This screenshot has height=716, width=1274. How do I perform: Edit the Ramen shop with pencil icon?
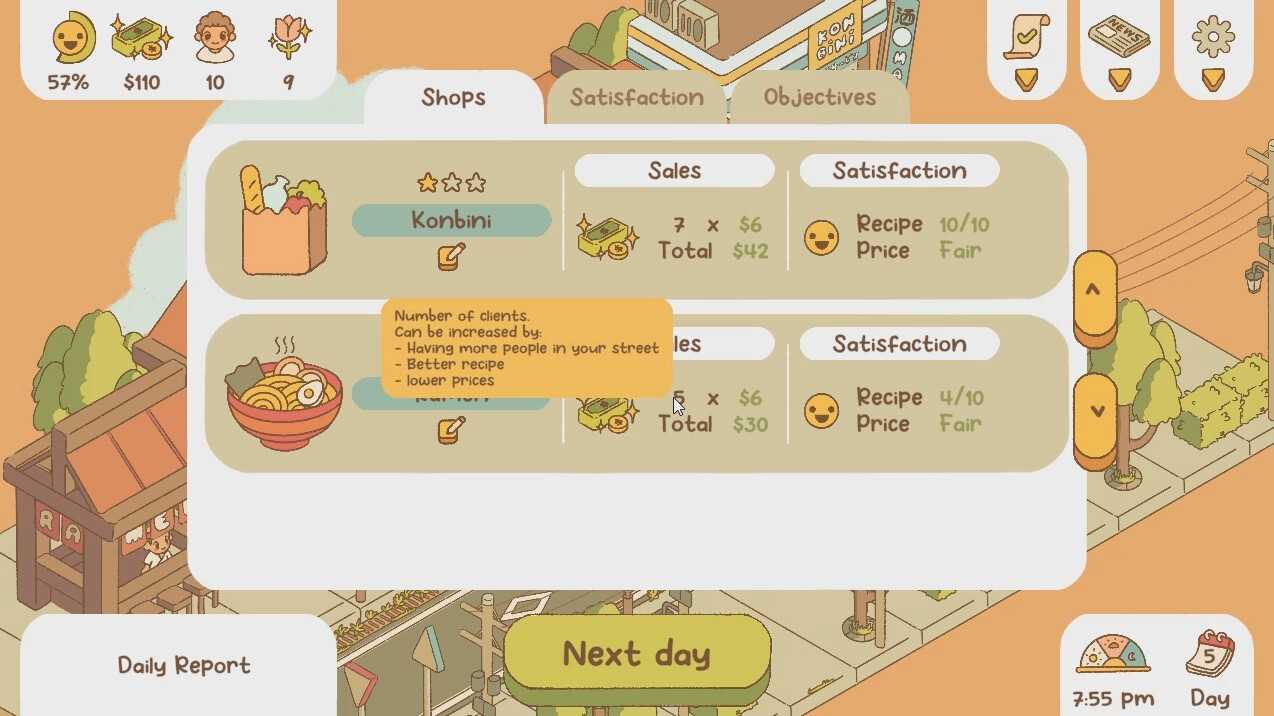click(x=451, y=430)
